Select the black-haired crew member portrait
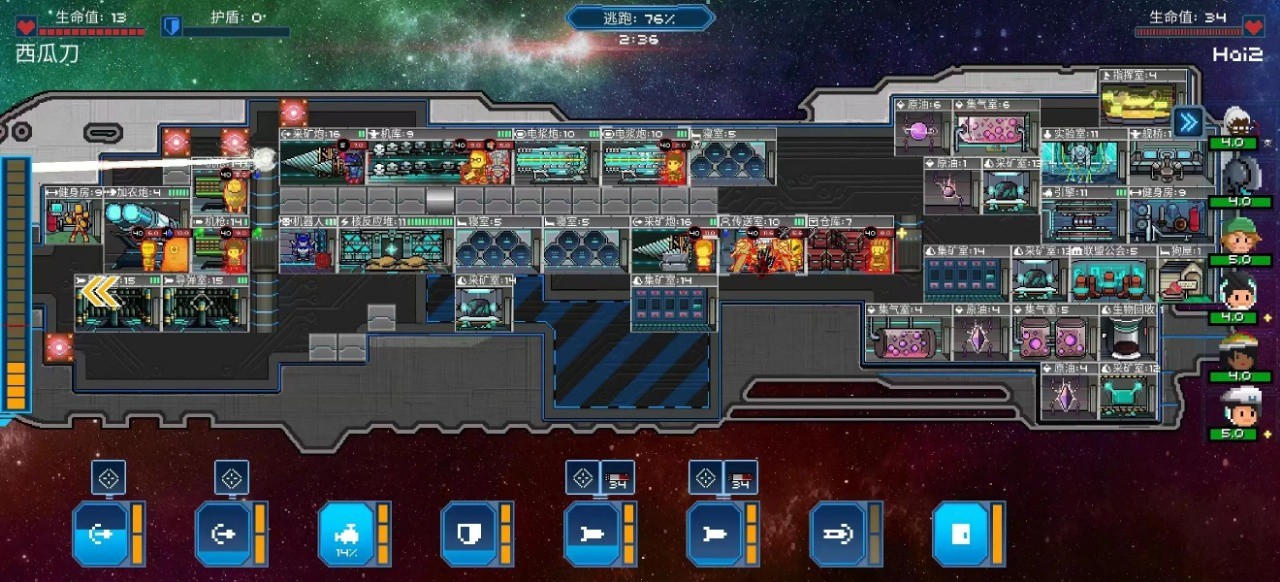 (x=1239, y=293)
